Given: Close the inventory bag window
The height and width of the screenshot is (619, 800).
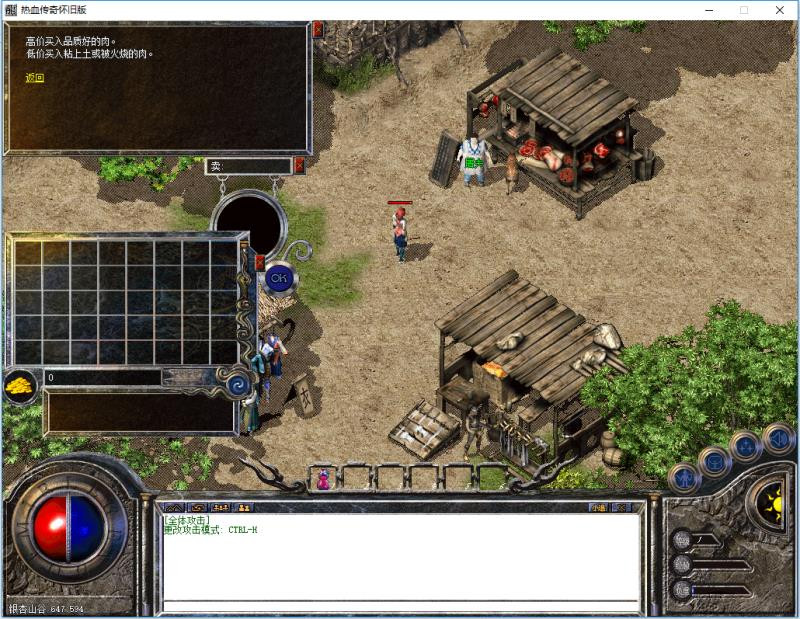Looking at the screenshot, I should click(260, 262).
